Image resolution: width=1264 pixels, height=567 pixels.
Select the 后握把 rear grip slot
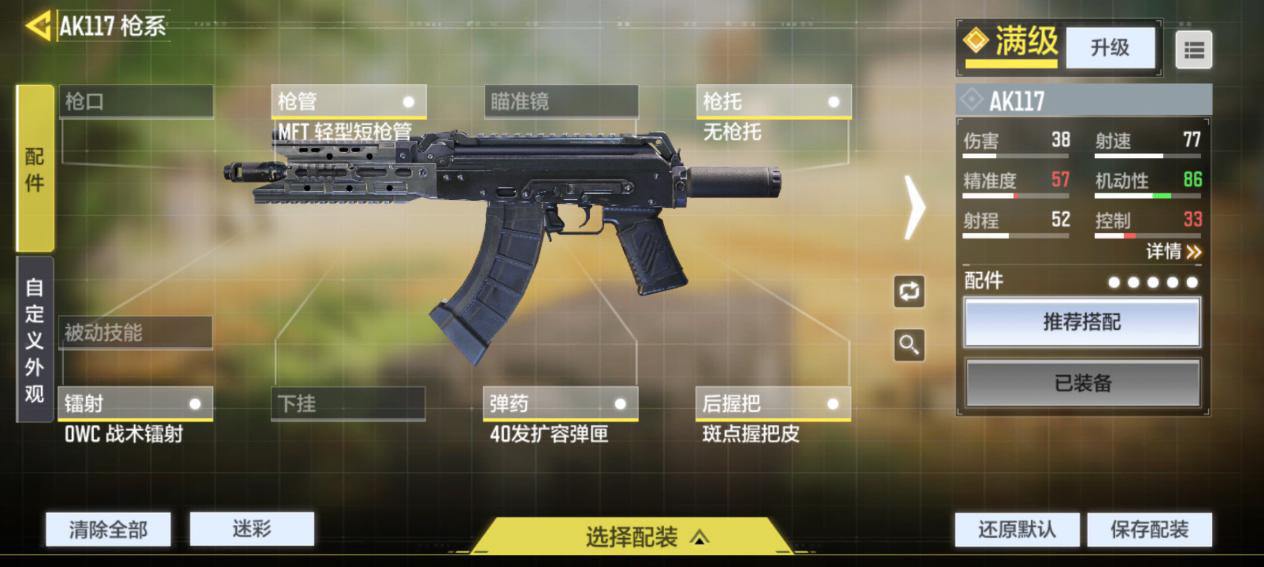click(773, 404)
